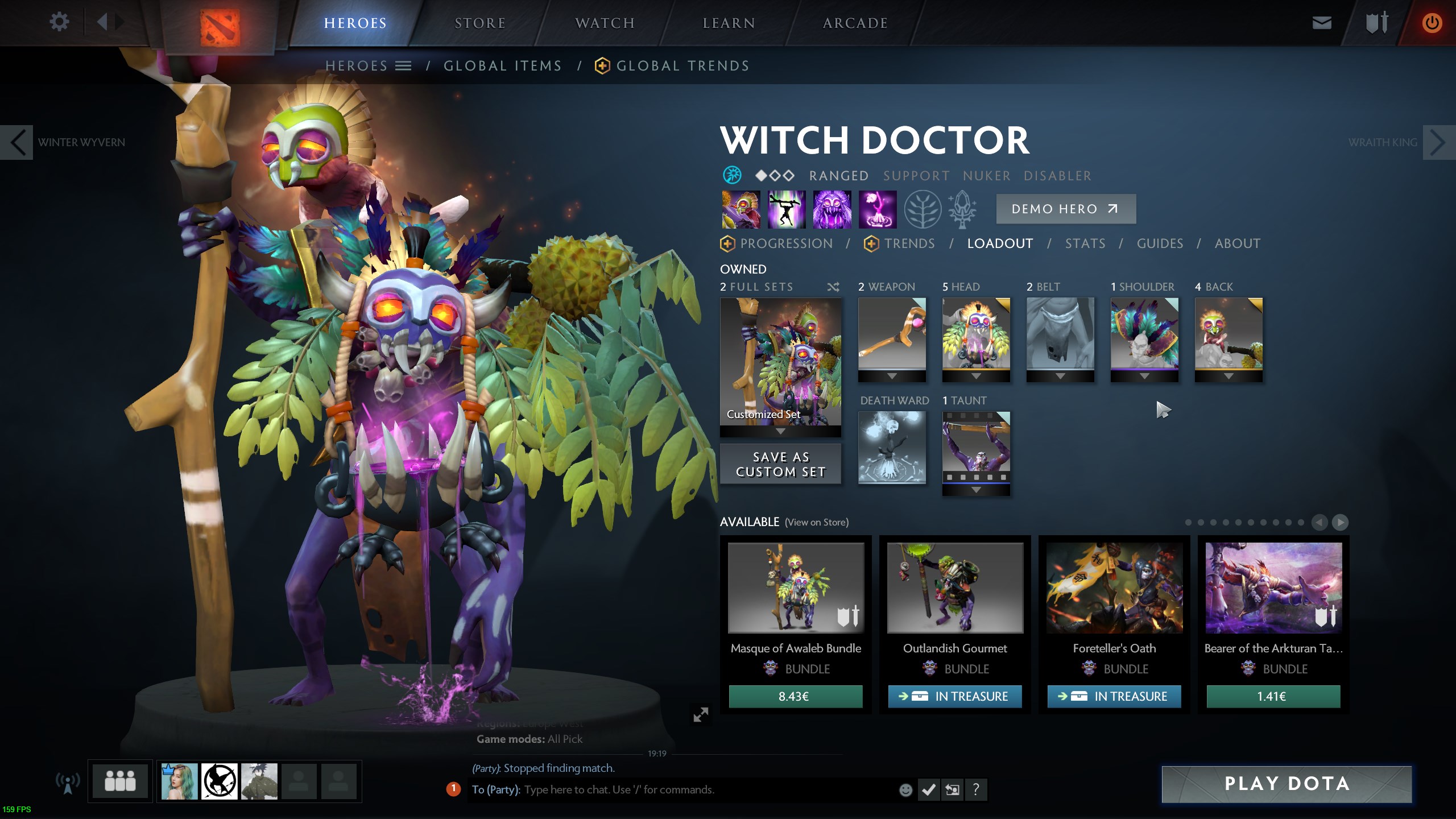
Task: View the About section
Action: coord(1238,244)
